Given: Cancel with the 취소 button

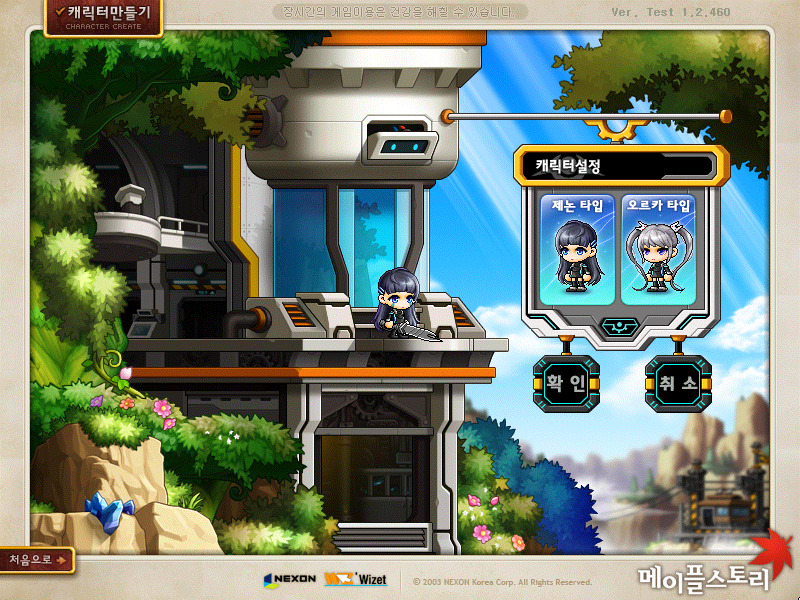Looking at the screenshot, I should point(678,382).
